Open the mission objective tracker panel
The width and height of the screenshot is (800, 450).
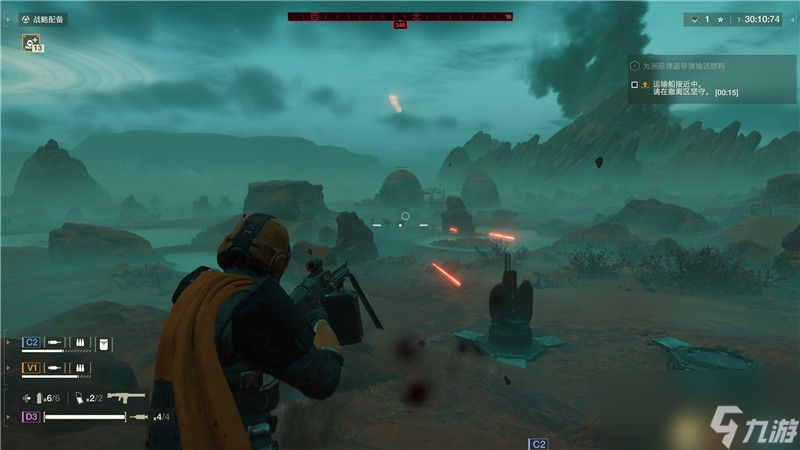point(711,65)
